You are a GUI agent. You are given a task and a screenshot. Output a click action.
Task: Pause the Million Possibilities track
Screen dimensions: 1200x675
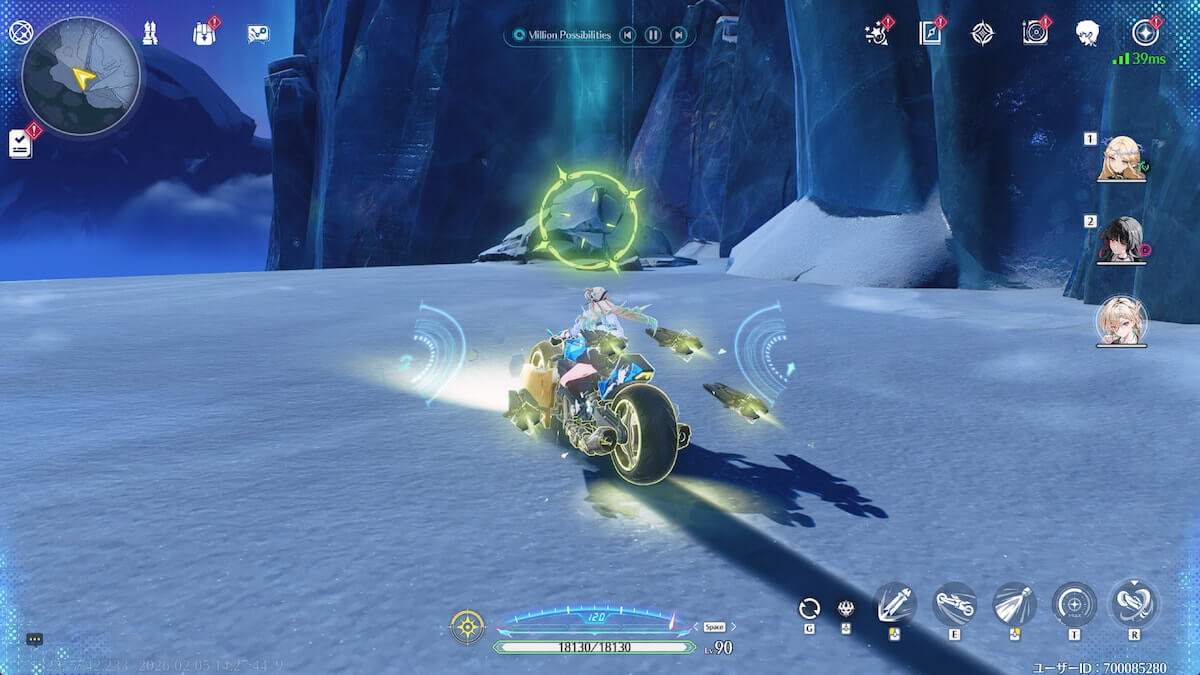coord(653,36)
